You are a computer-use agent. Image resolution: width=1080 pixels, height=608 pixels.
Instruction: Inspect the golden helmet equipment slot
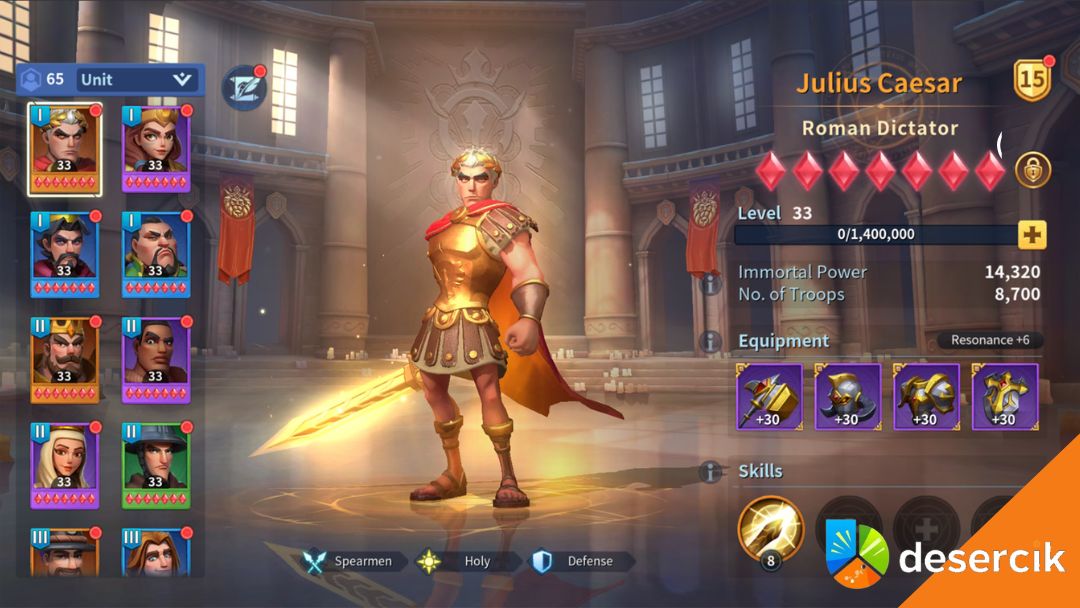click(x=848, y=397)
